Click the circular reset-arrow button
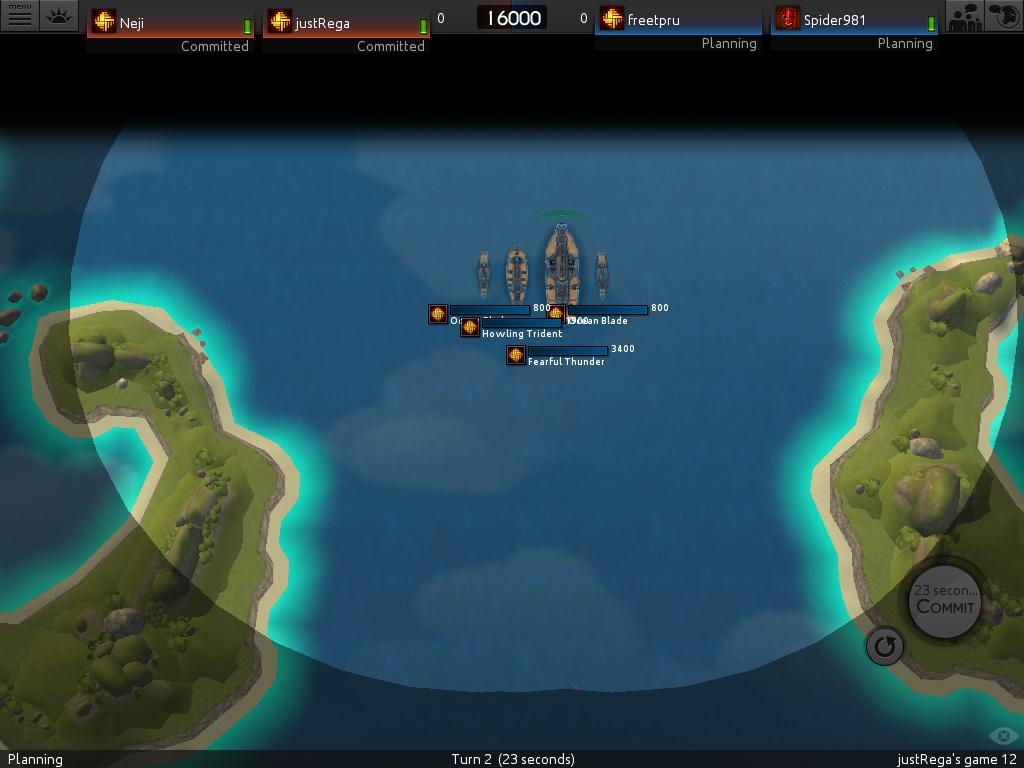 884,646
